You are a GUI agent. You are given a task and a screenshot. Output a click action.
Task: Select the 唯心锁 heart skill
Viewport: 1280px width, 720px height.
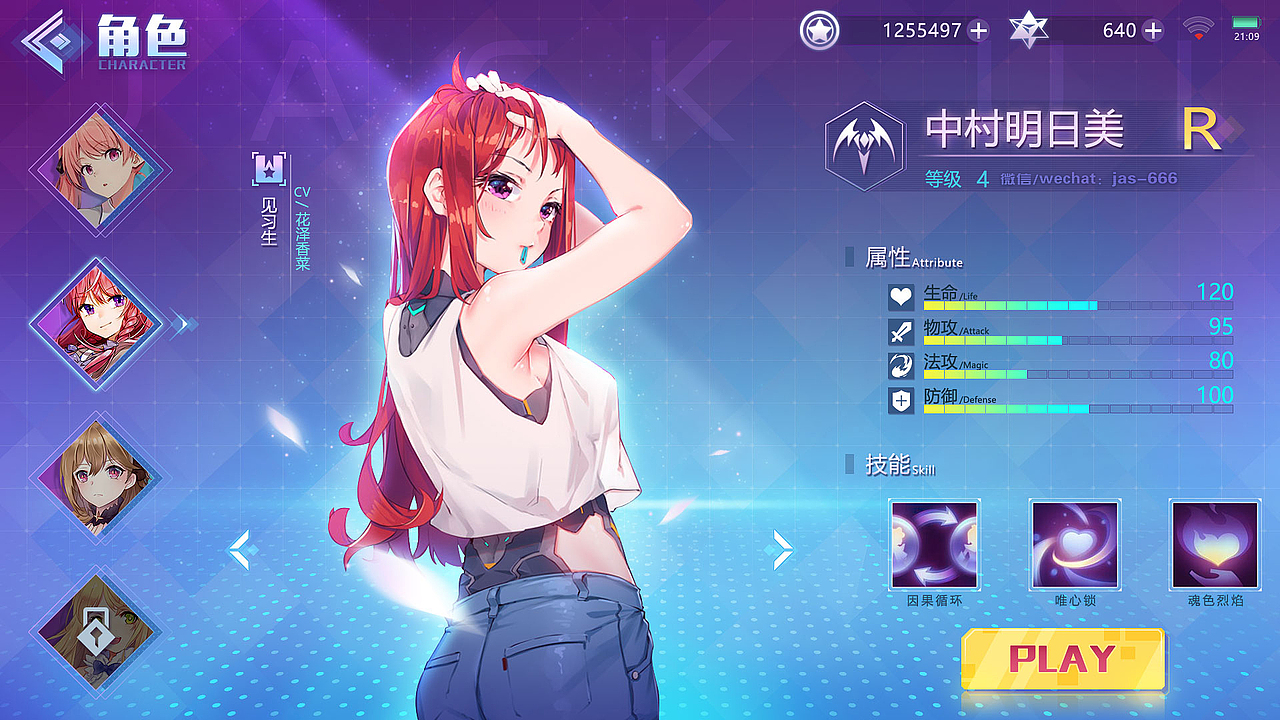click(x=1074, y=546)
